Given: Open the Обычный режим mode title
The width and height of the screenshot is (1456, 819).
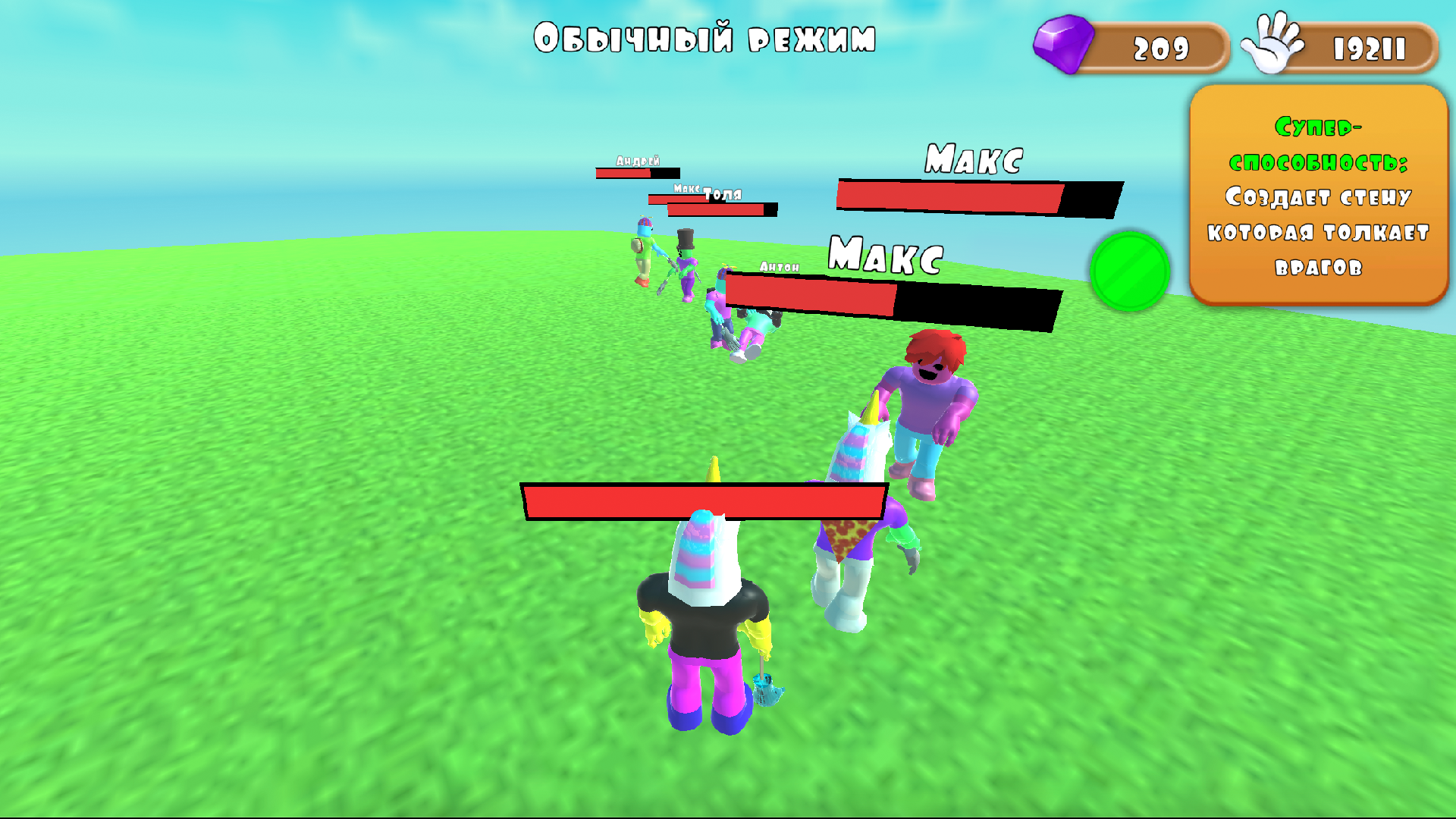Looking at the screenshot, I should click(x=707, y=36).
